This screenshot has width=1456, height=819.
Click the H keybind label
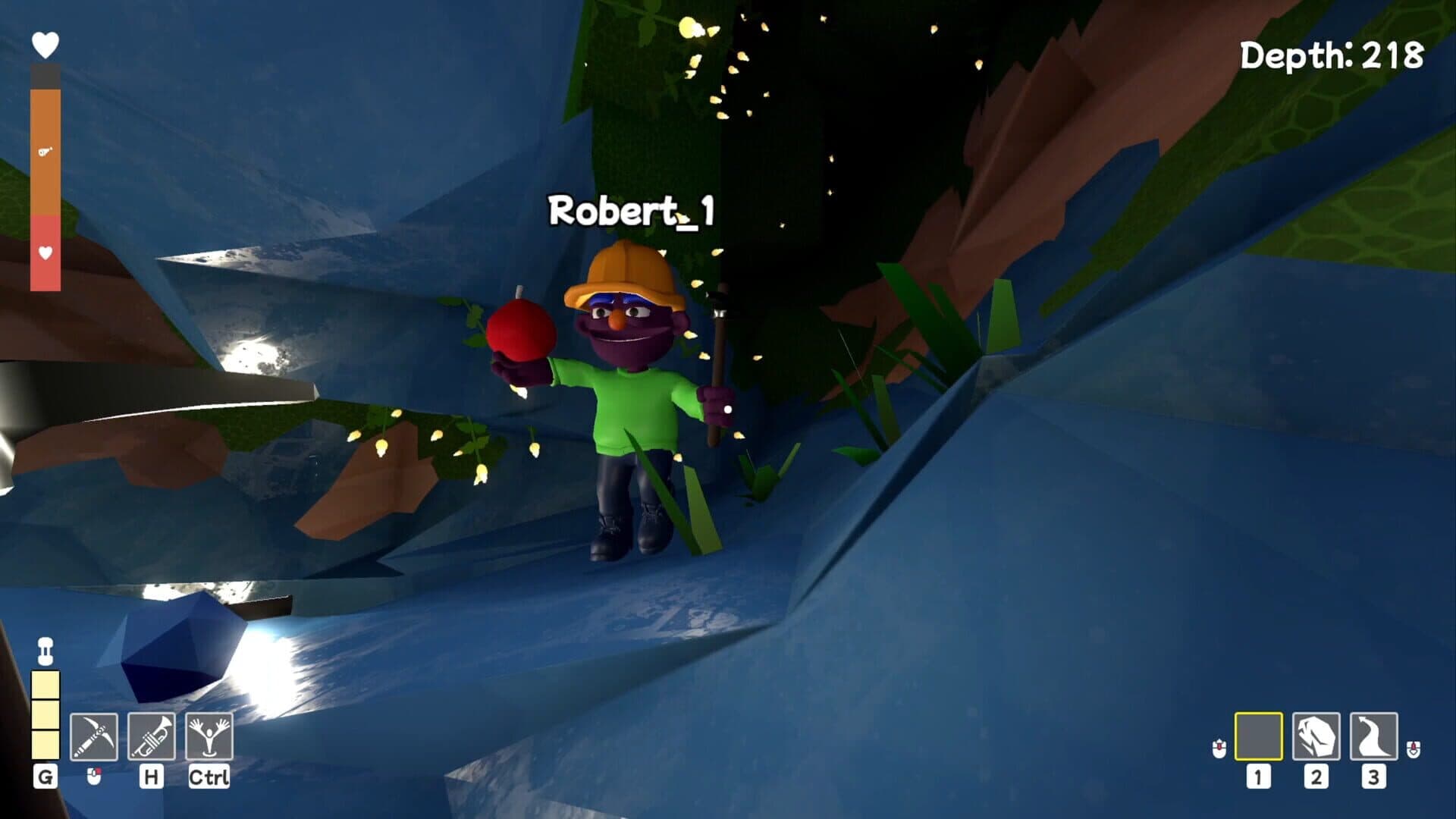pos(150,777)
